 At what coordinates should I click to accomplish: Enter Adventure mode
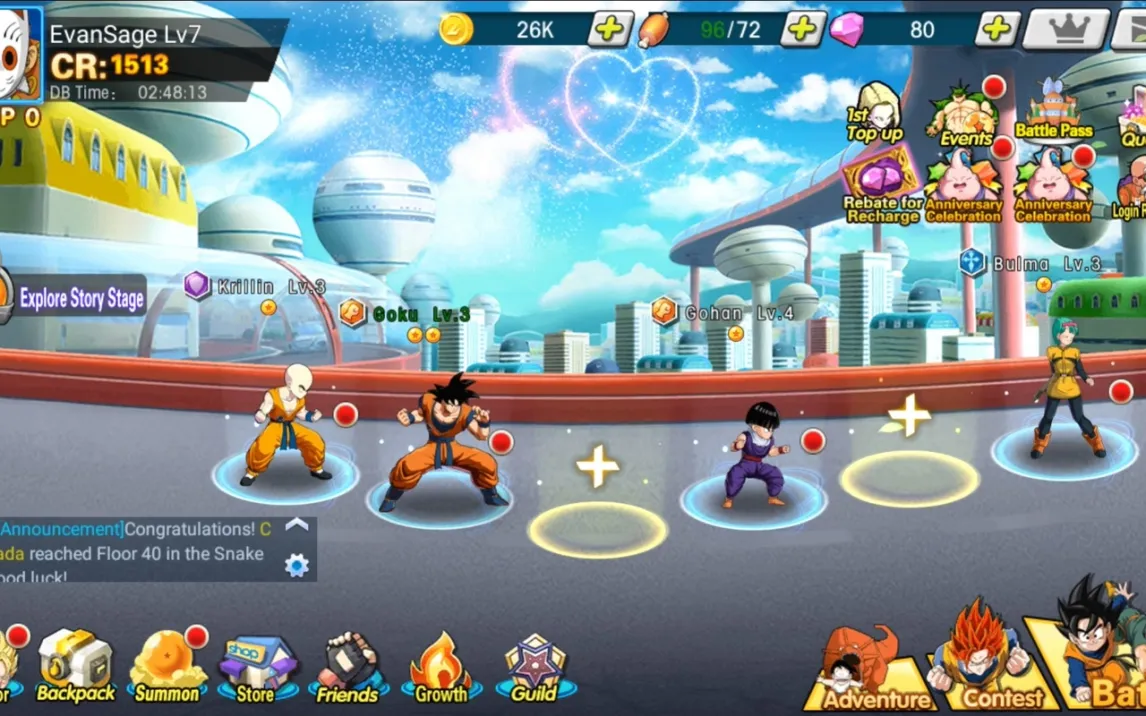(875, 671)
